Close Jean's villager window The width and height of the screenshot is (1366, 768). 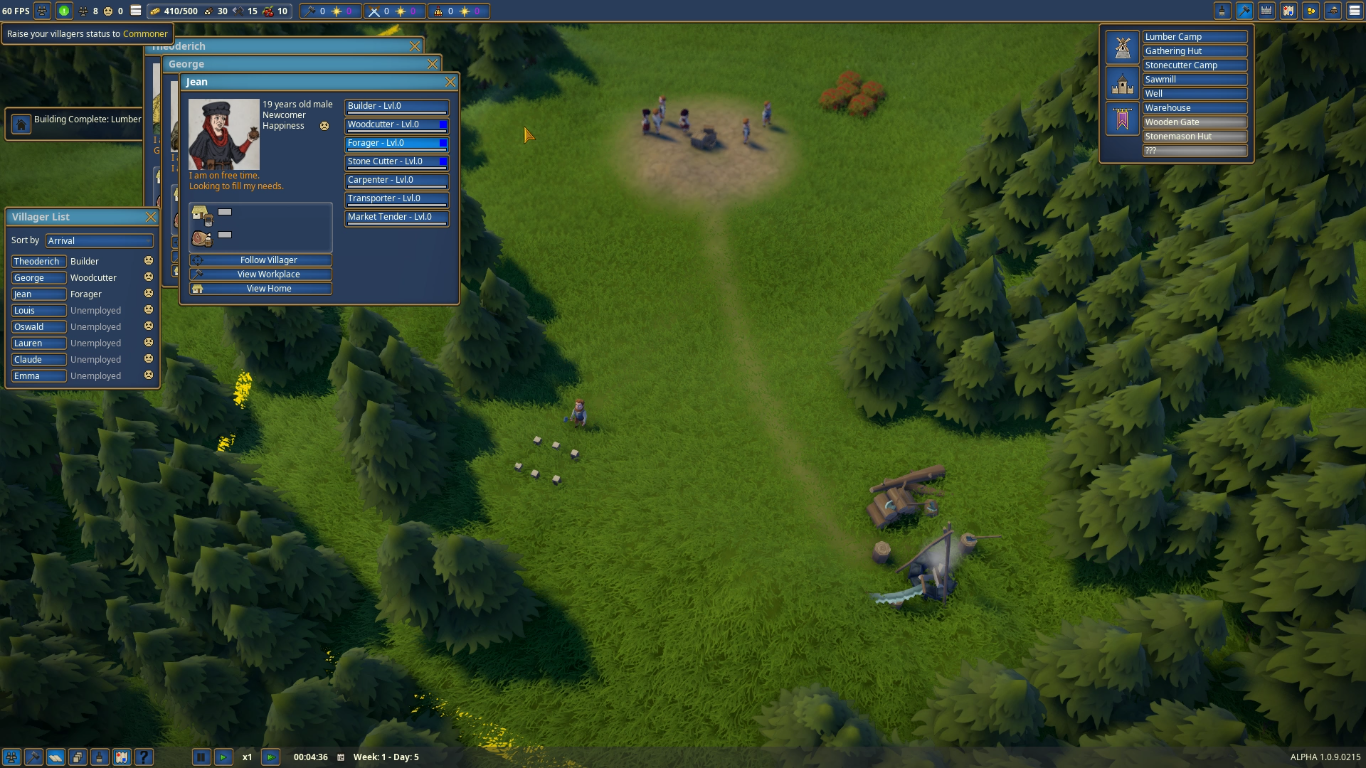tap(450, 82)
